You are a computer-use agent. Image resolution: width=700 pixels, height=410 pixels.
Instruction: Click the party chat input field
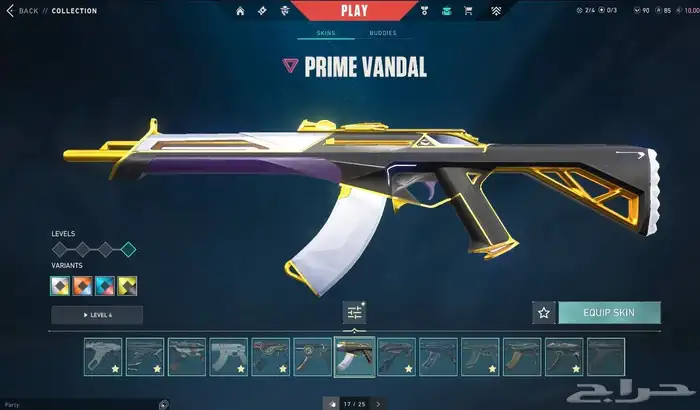click(80, 404)
